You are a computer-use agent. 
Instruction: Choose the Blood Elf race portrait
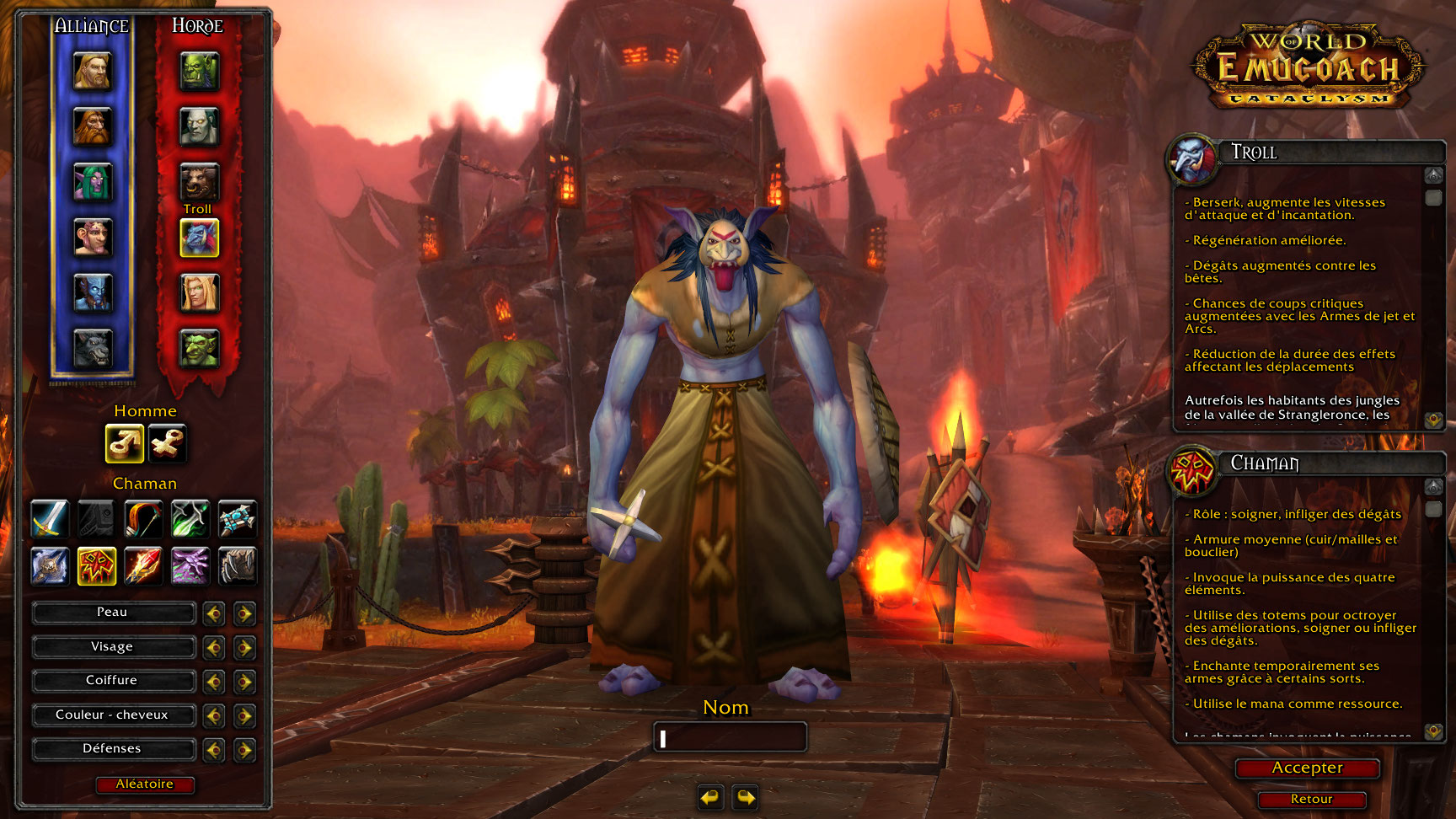tap(200, 293)
